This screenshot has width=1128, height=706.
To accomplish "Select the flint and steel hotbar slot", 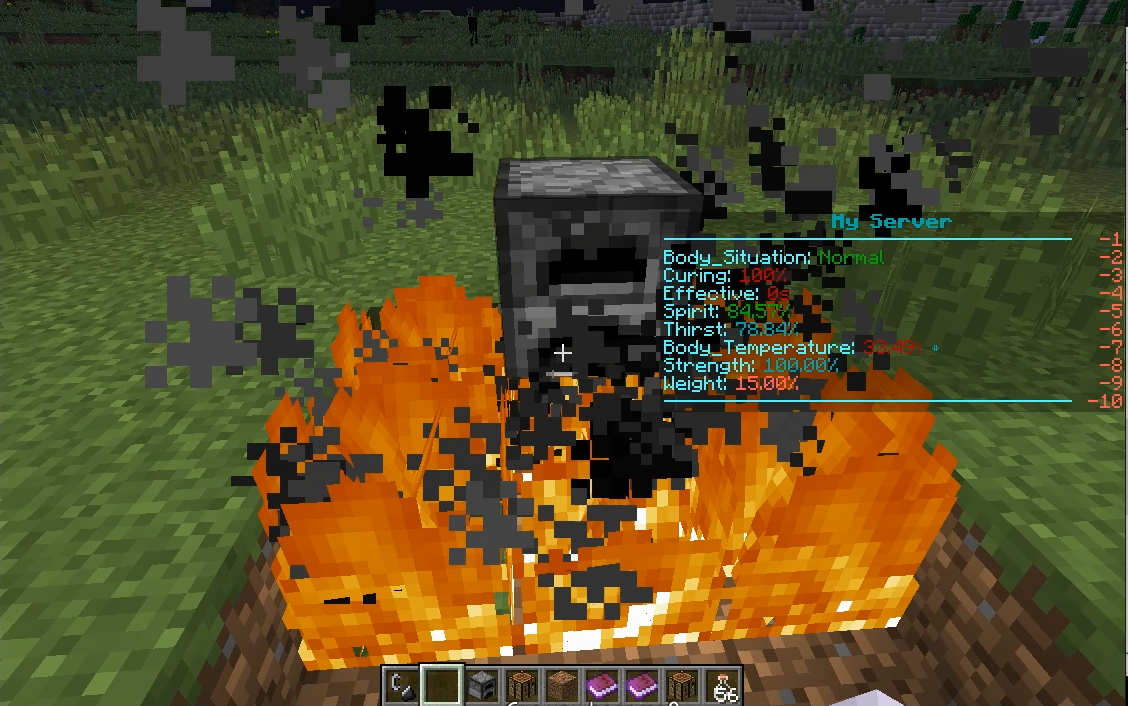I will 402,687.
